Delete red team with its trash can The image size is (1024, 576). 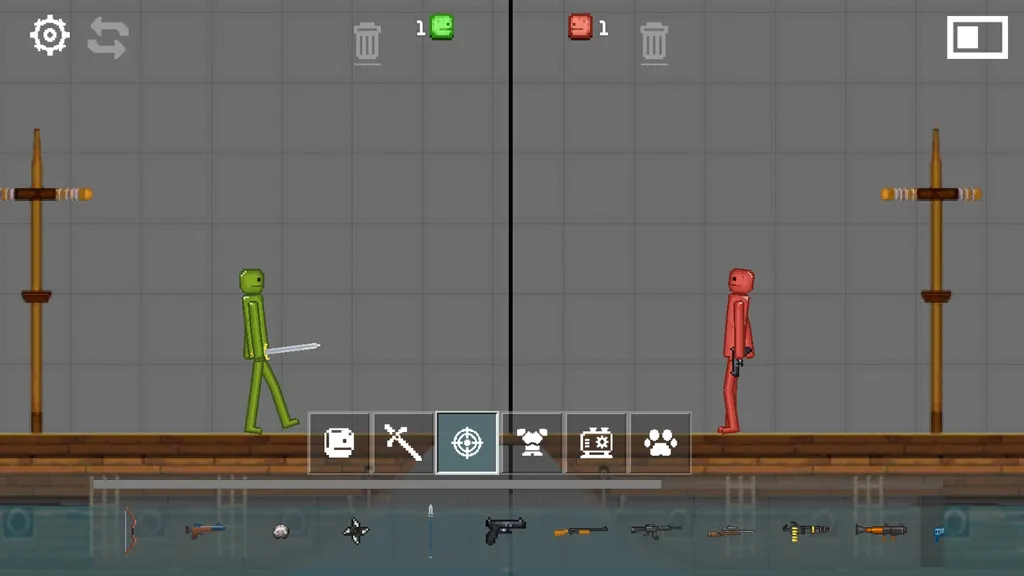(x=653, y=42)
